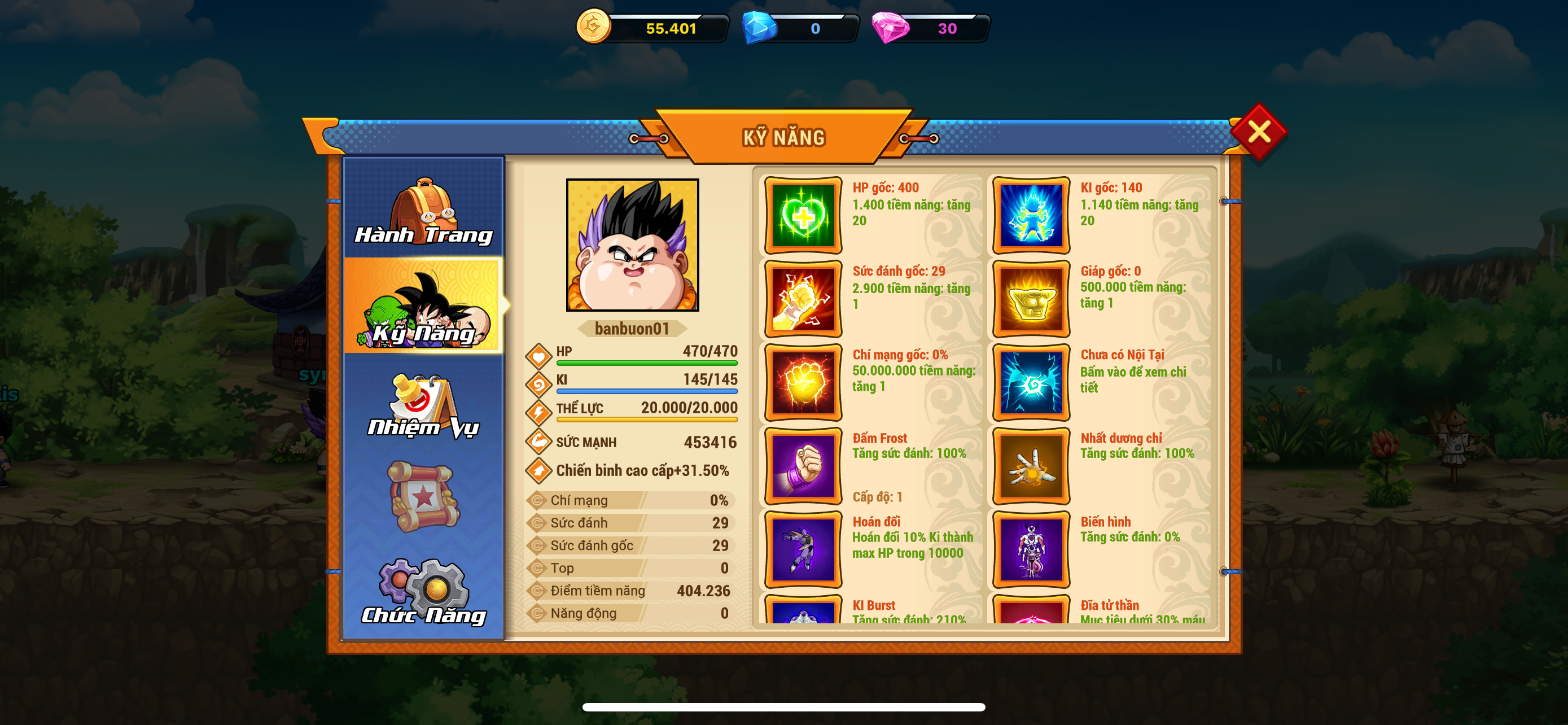Close the Kỹ Năng window
Viewport: 1568px width, 725px height.
(x=1258, y=132)
